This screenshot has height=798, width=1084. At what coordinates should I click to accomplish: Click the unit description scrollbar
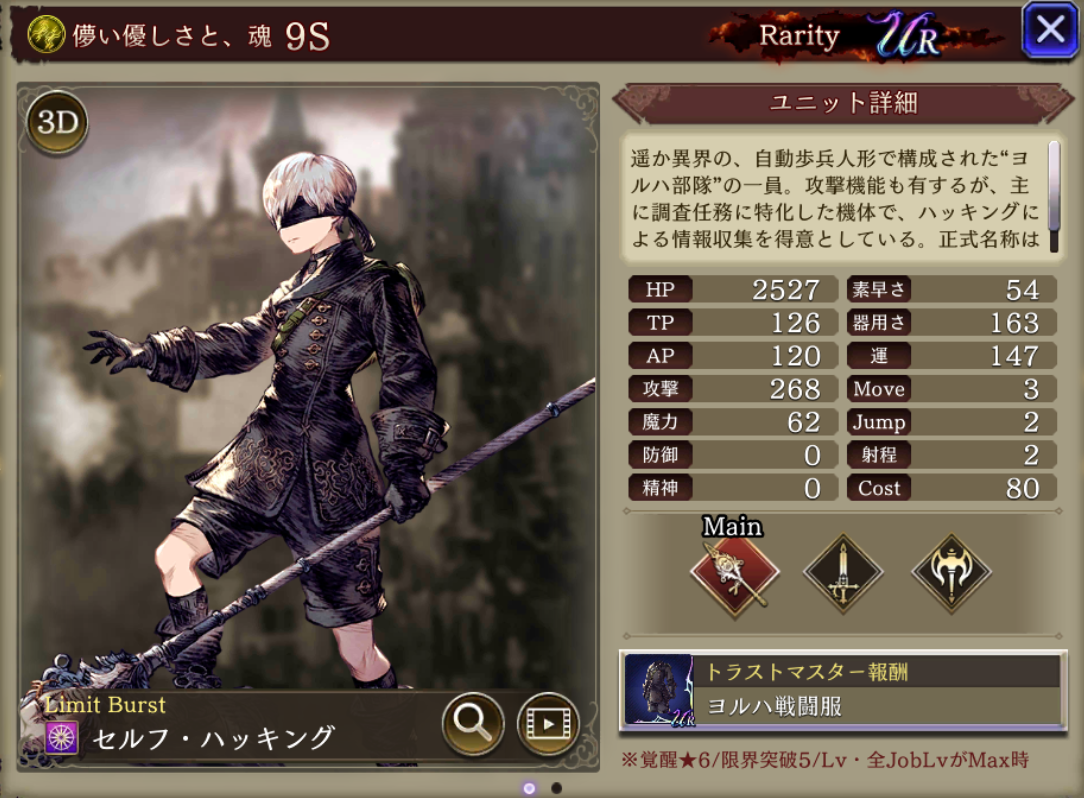(1053, 174)
